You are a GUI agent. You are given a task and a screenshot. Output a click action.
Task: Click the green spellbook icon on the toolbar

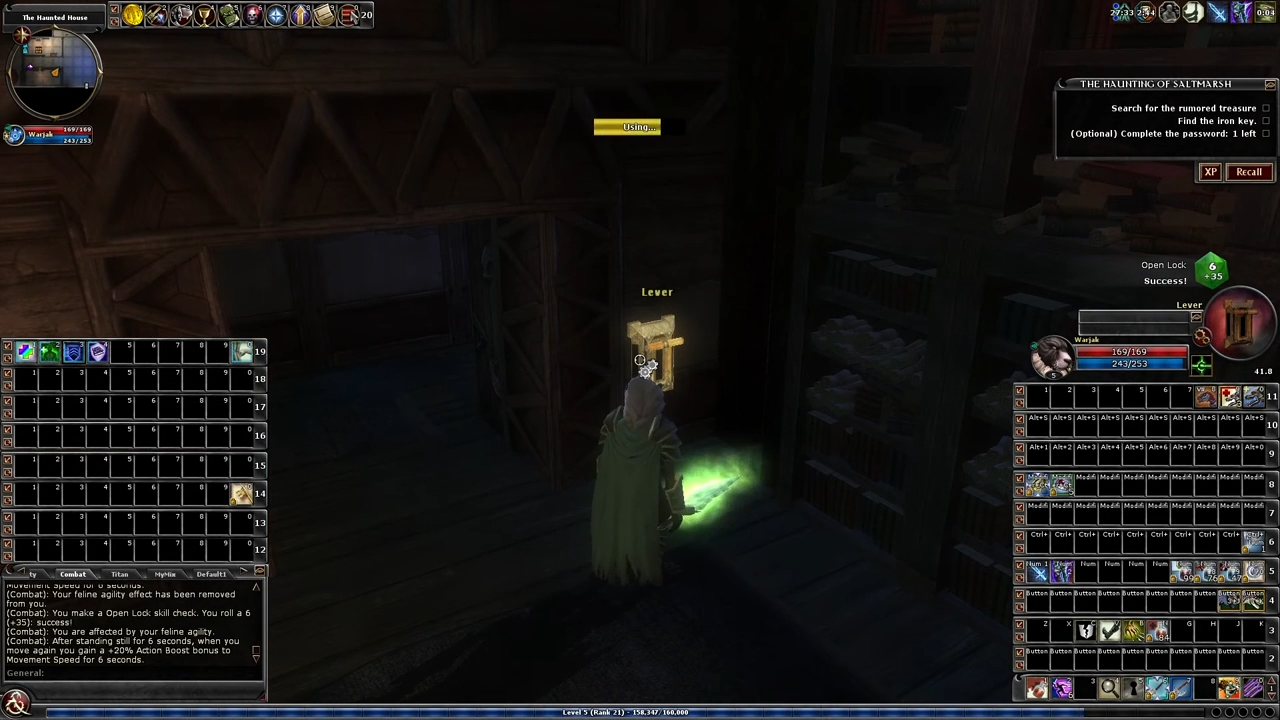point(229,13)
